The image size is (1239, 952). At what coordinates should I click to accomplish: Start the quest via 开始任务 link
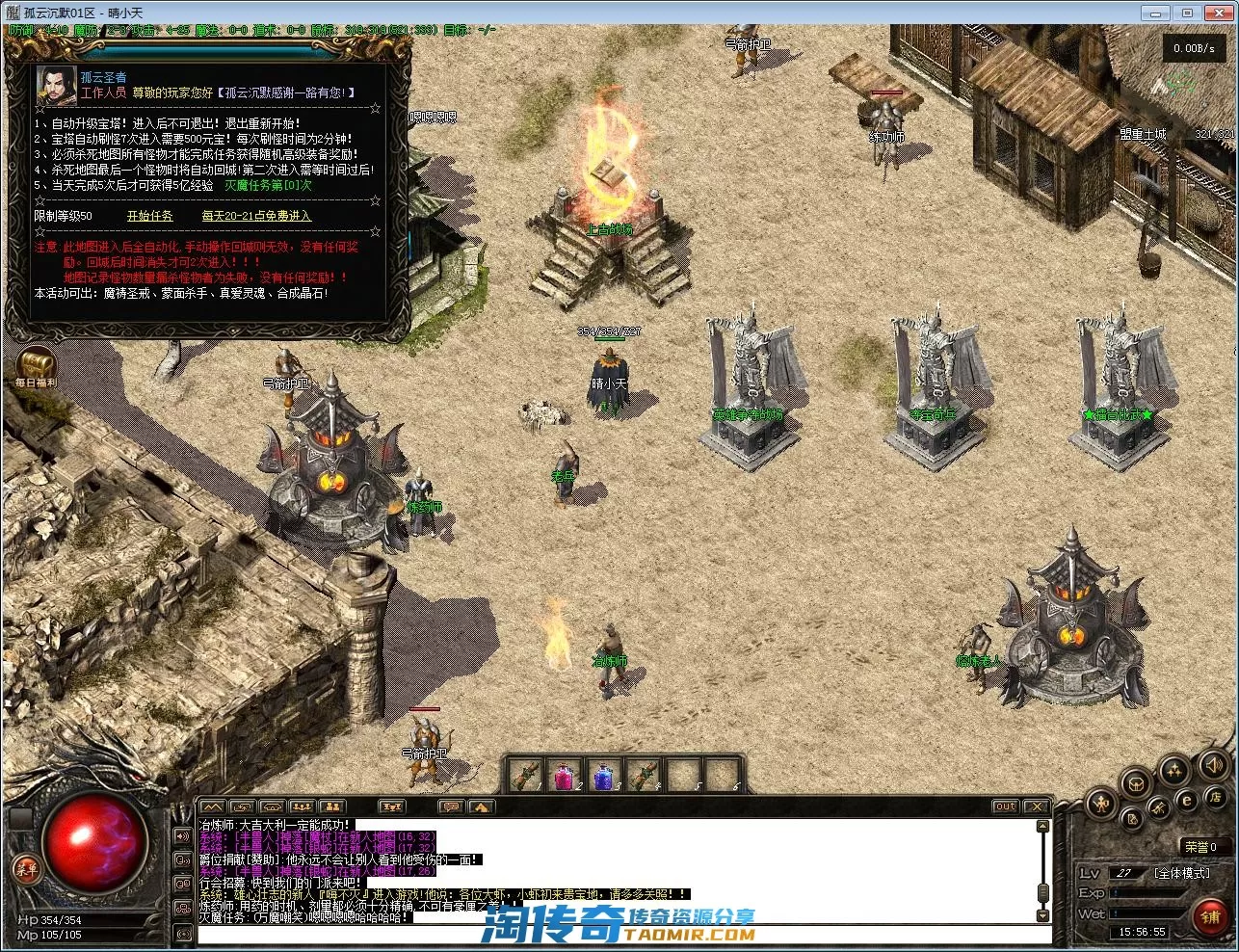click(149, 216)
